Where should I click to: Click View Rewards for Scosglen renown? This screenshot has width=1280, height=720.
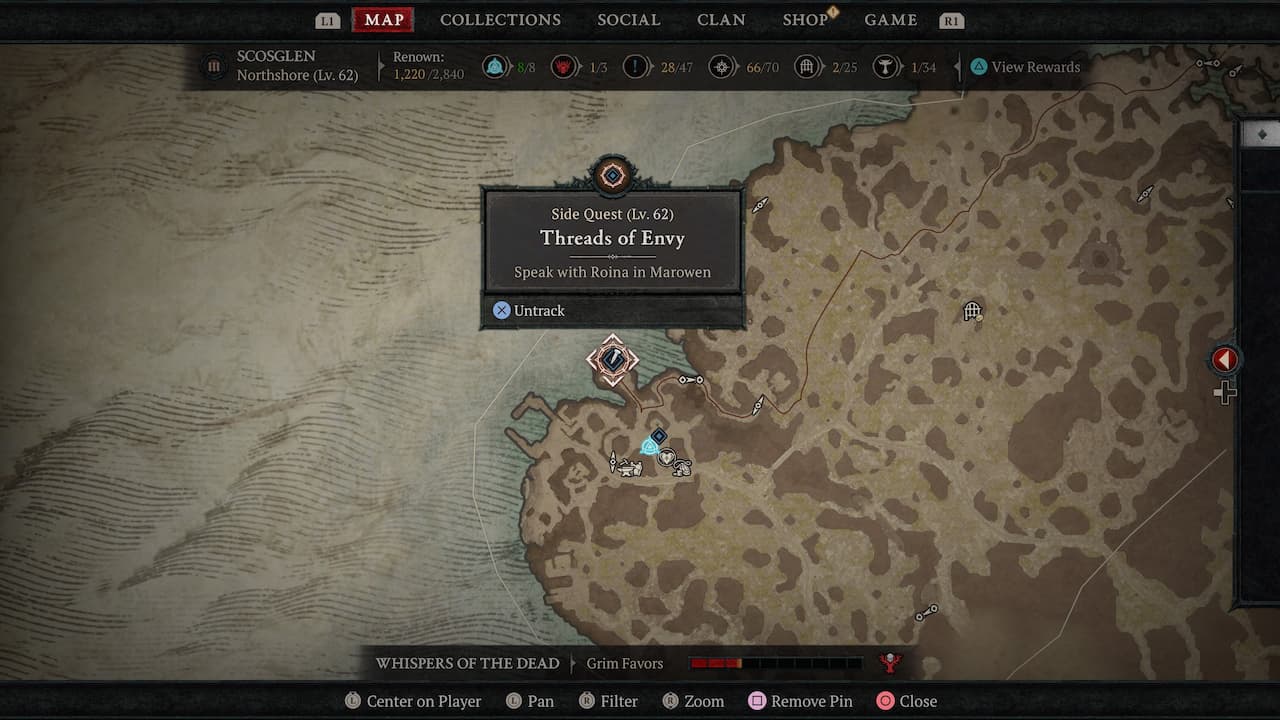point(1024,66)
